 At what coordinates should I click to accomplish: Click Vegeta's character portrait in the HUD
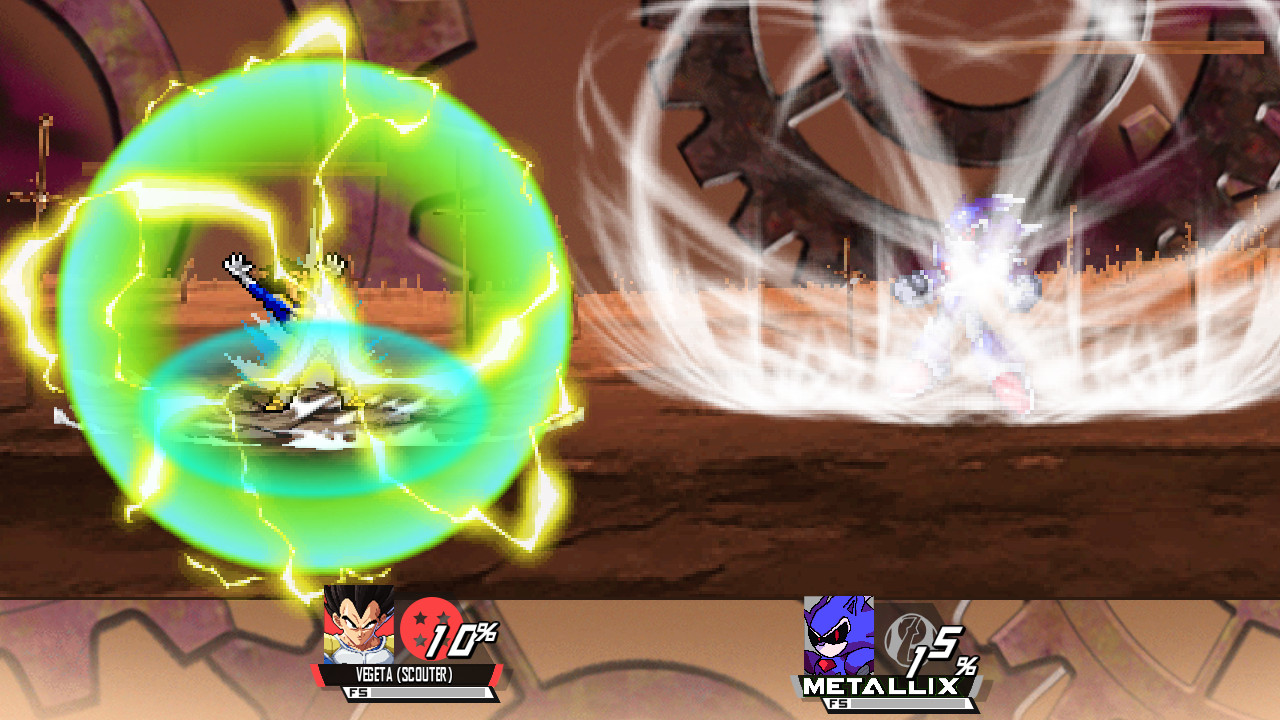355,630
